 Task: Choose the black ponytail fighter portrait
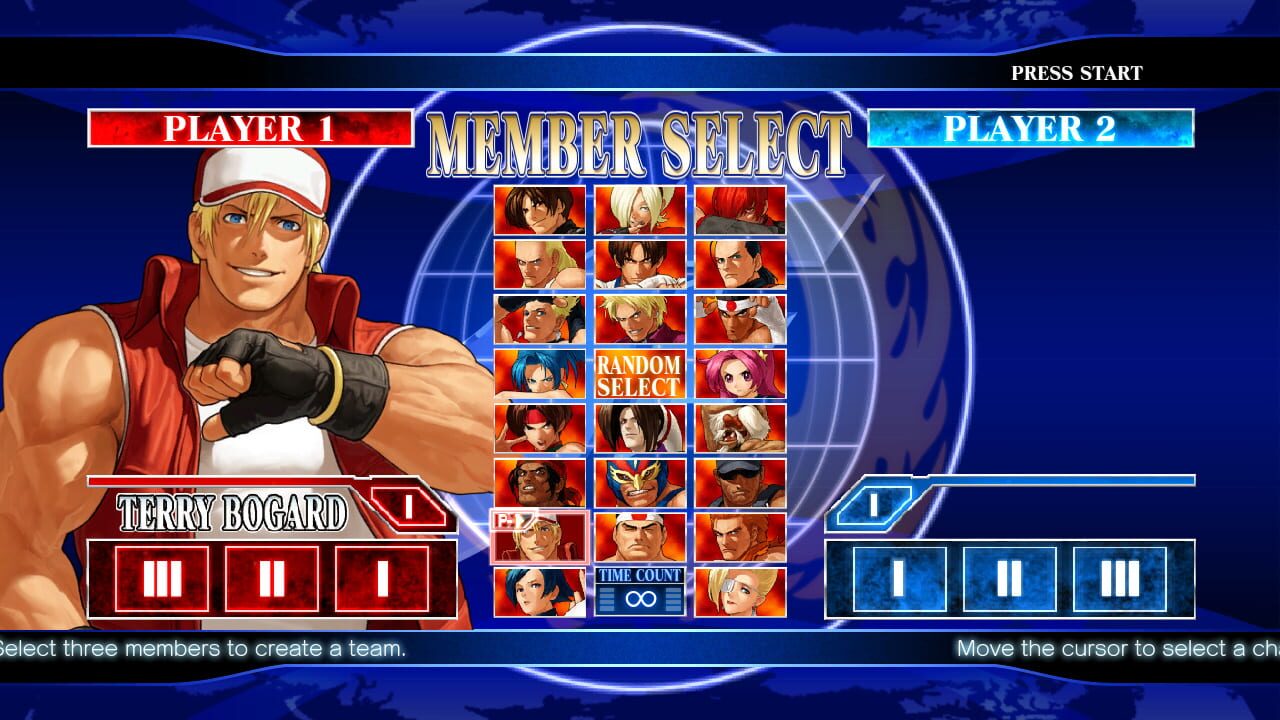[741, 264]
